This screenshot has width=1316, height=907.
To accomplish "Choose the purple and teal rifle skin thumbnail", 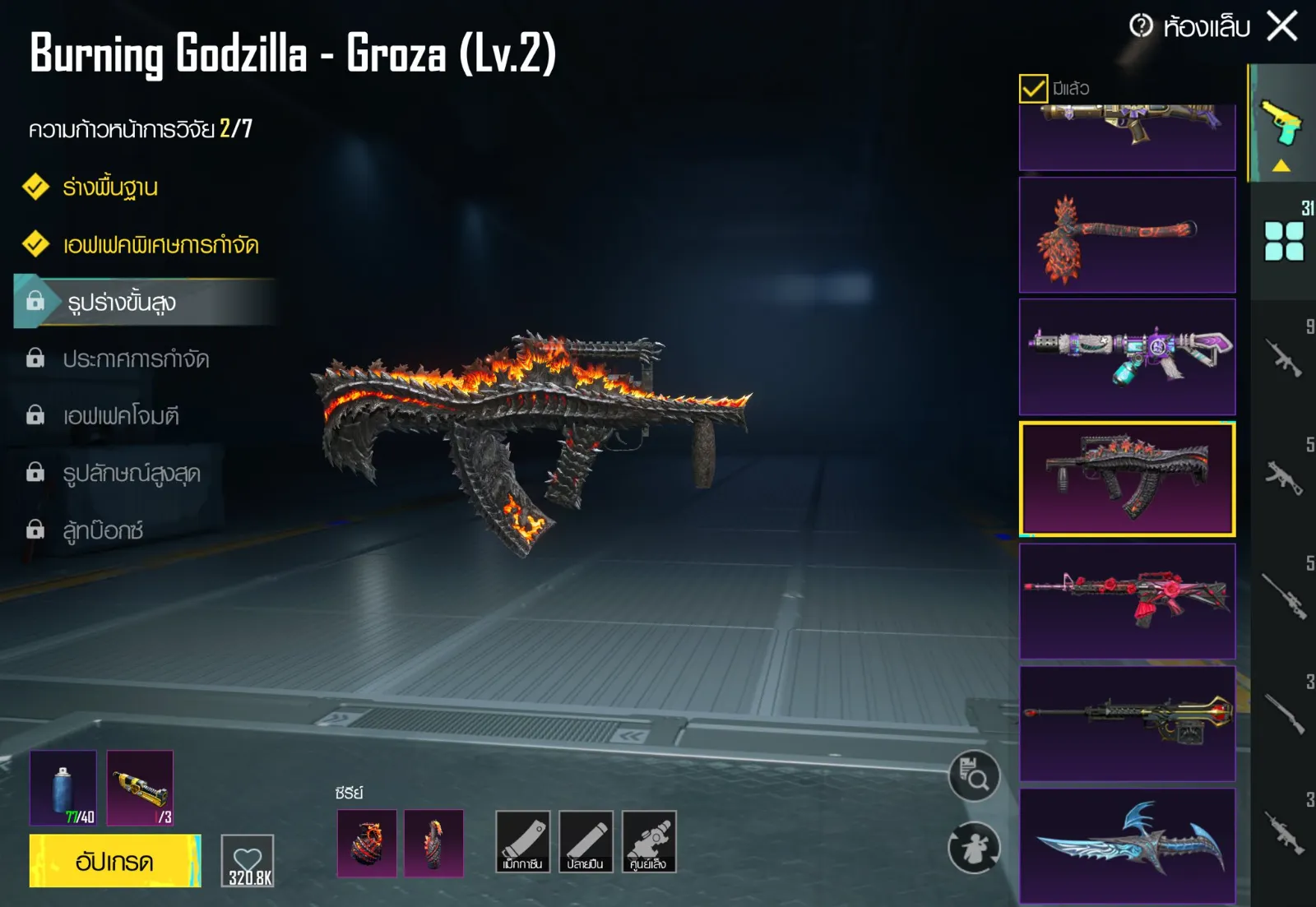I will pos(1127,357).
